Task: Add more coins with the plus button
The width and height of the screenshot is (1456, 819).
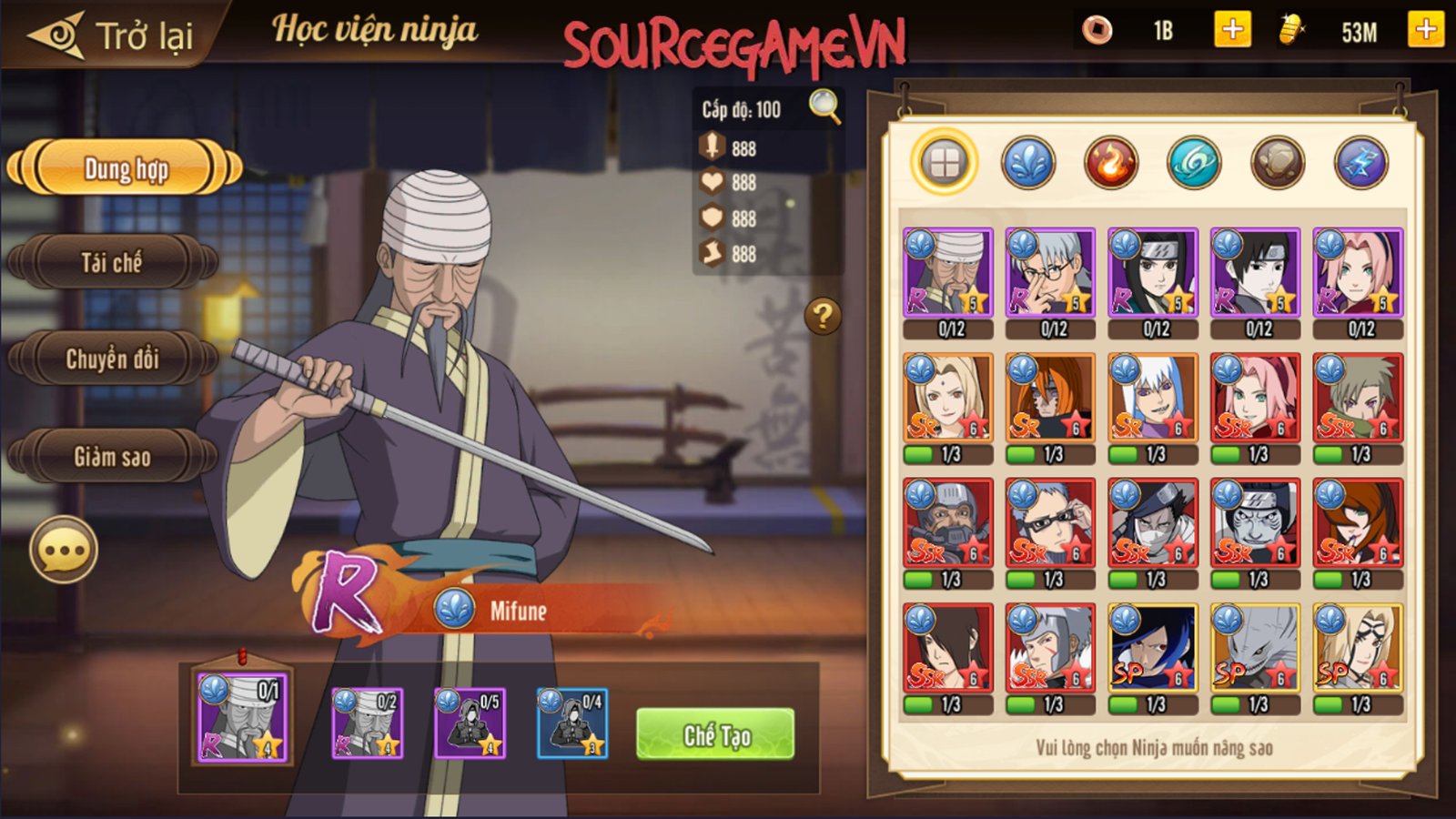Action: (1232, 31)
